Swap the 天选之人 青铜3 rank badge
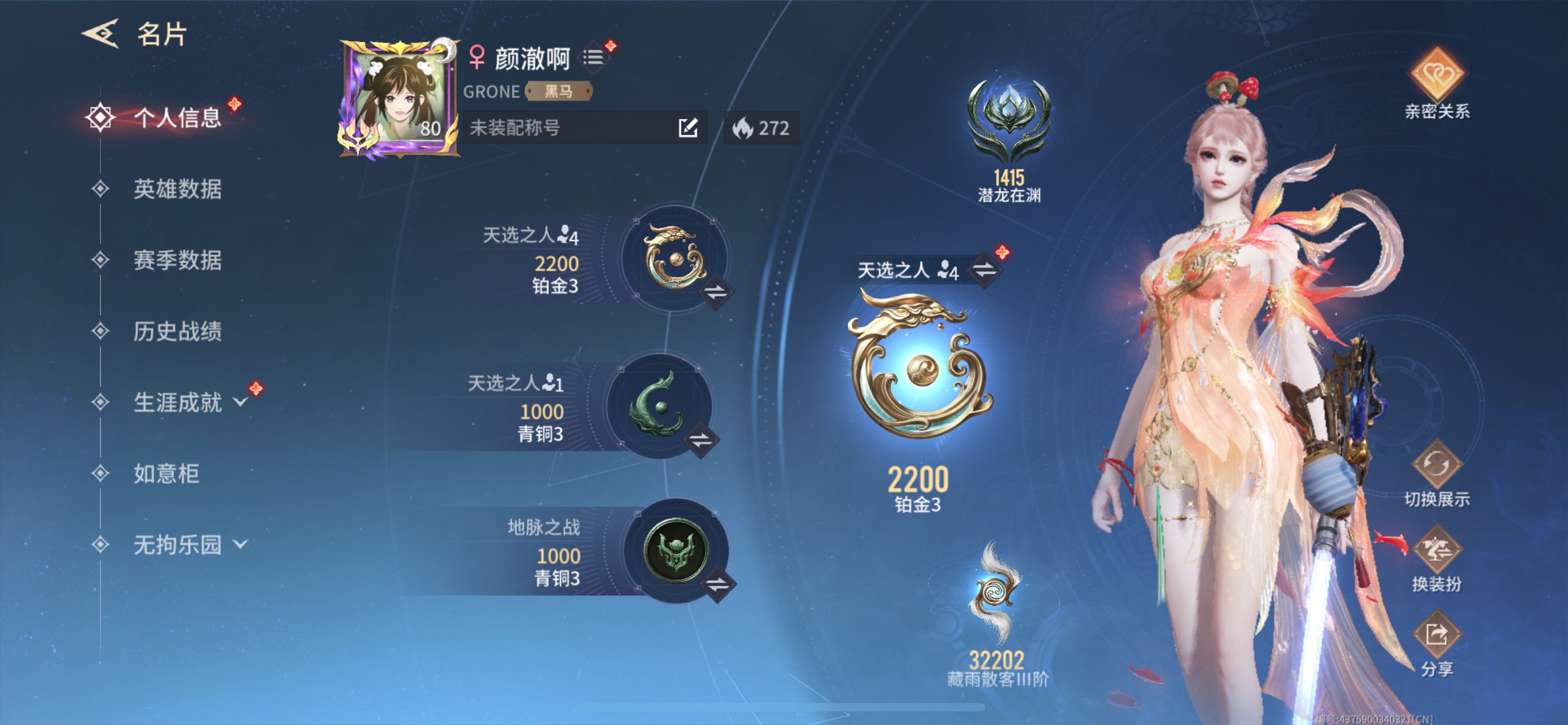This screenshot has height=725, width=1568. coord(700,439)
